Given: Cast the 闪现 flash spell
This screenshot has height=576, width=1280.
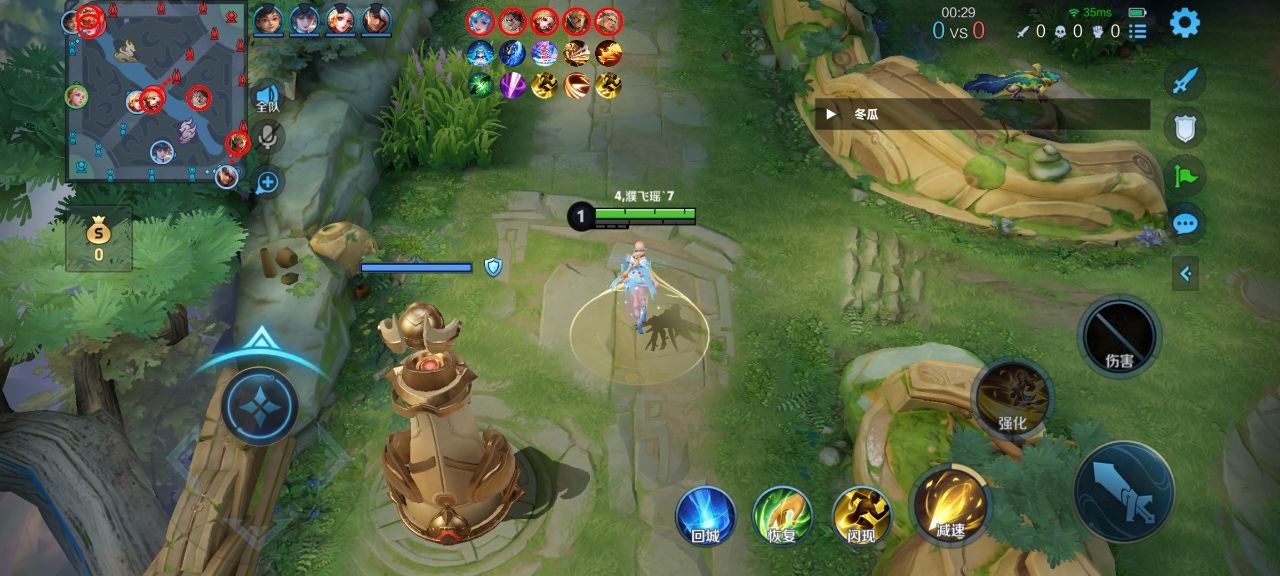Looking at the screenshot, I should click(x=861, y=516).
